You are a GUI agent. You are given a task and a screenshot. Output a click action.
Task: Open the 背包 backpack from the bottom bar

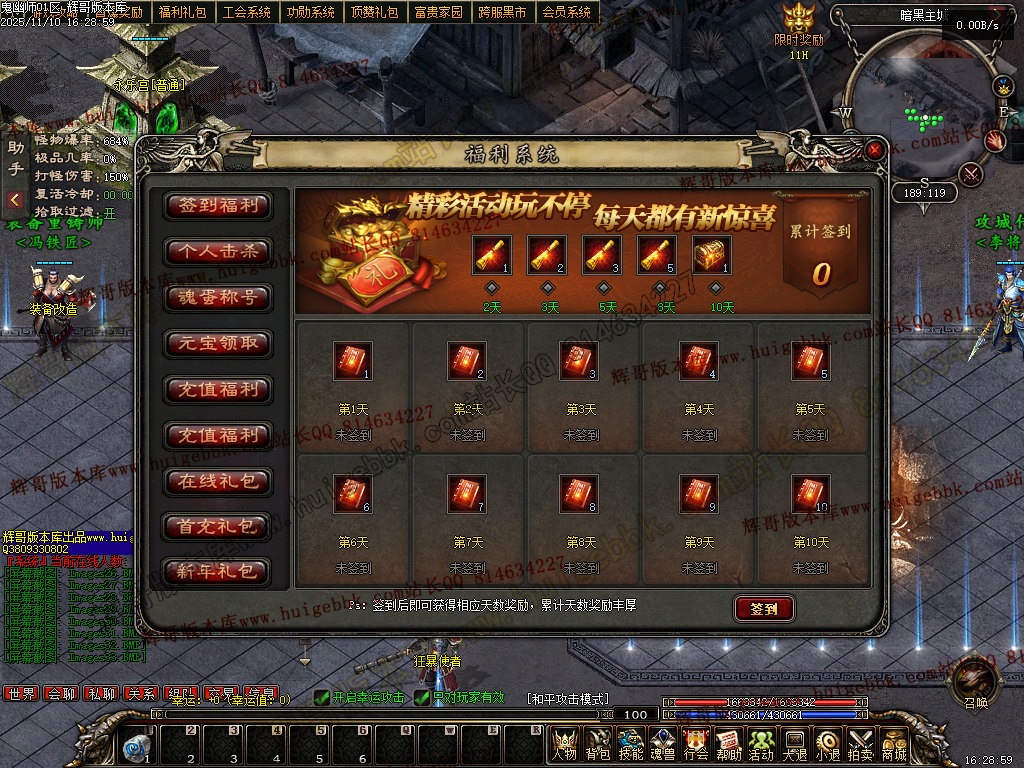598,745
